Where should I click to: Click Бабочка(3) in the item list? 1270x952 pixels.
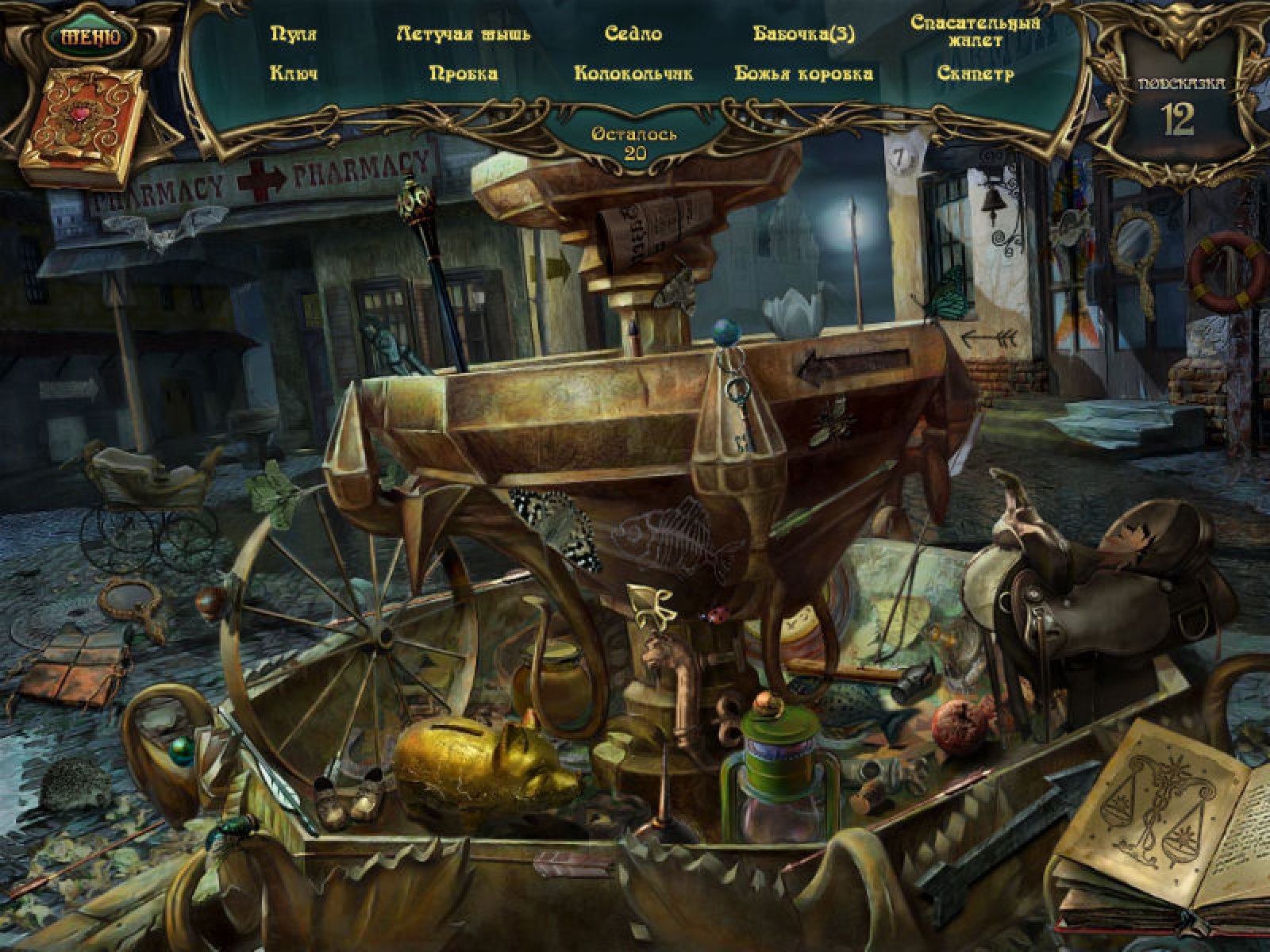coord(803,34)
